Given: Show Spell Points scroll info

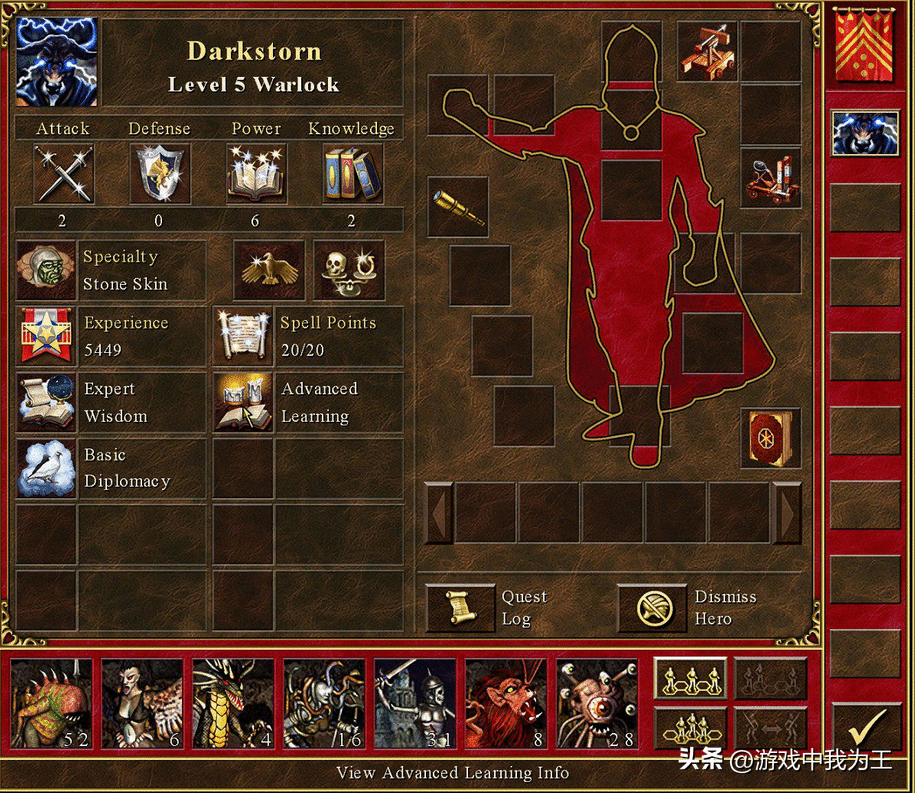Looking at the screenshot, I should point(243,336).
